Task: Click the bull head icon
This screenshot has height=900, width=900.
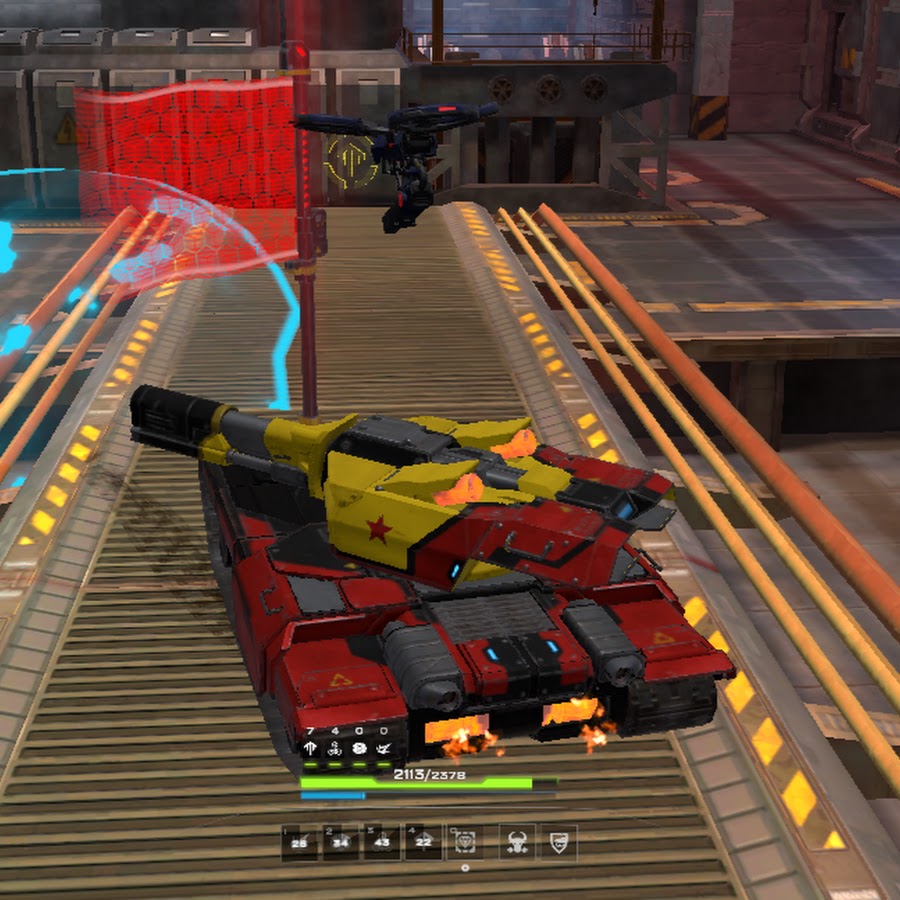Action: point(517,842)
